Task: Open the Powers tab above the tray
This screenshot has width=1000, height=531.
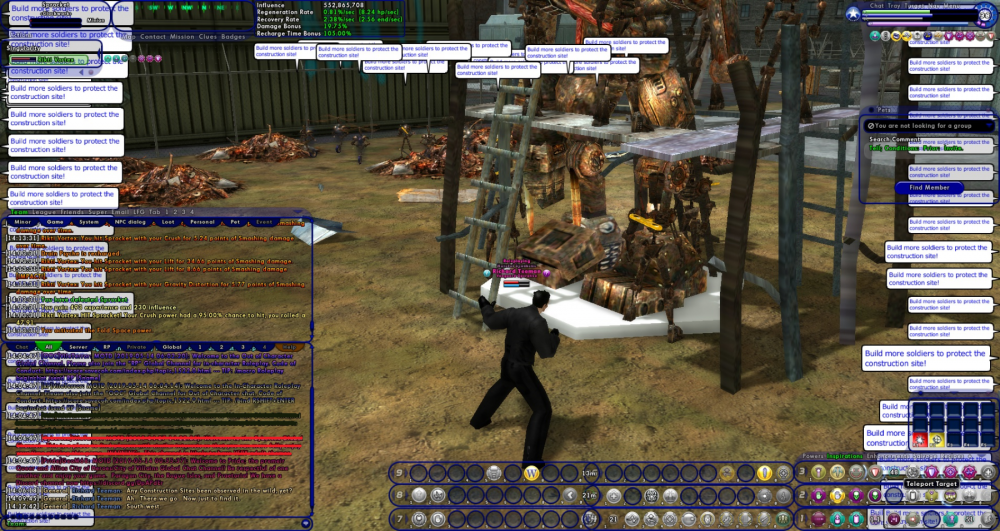Action: [810, 456]
